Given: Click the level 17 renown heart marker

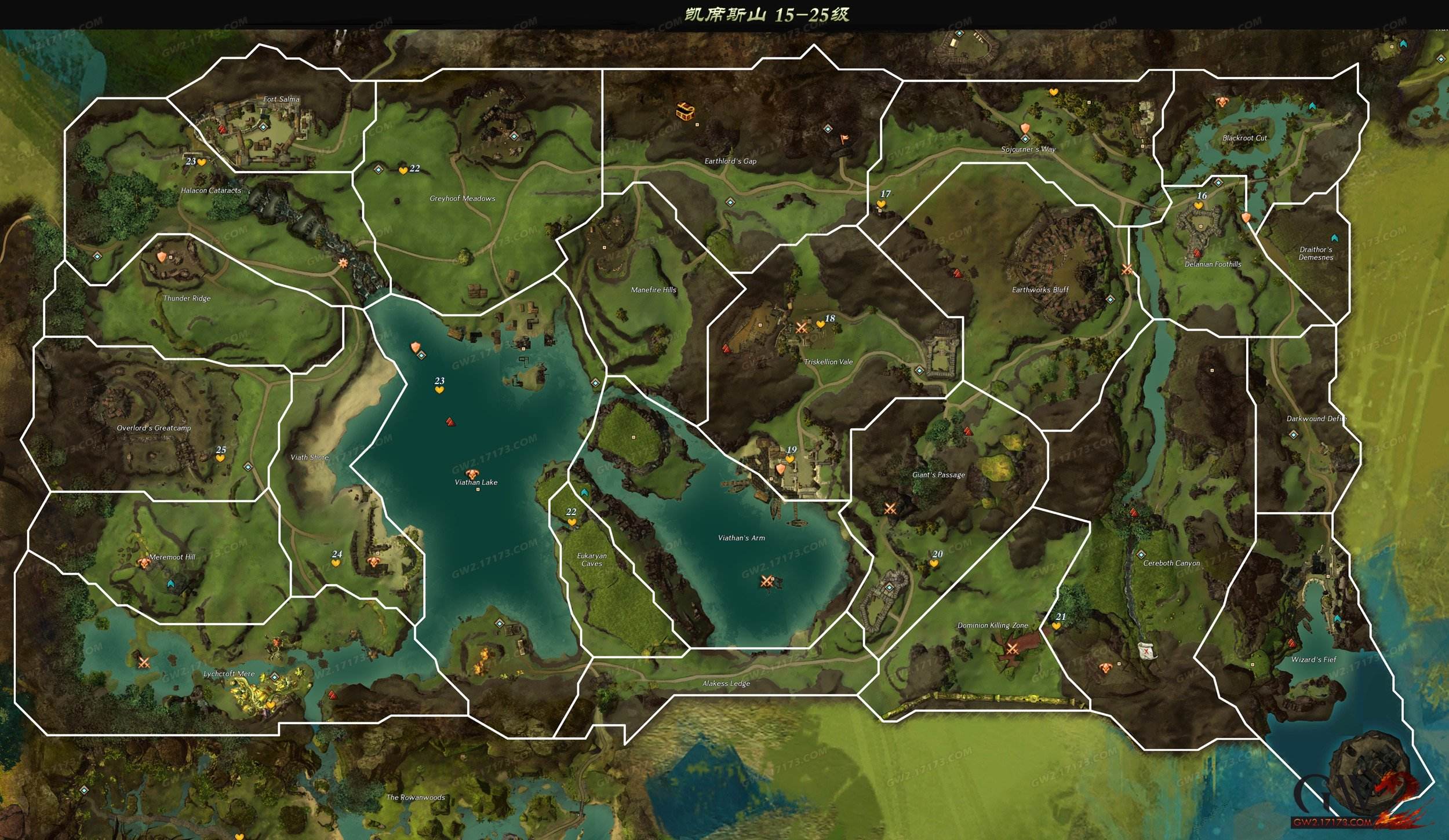Looking at the screenshot, I should pyautogui.click(x=881, y=204).
